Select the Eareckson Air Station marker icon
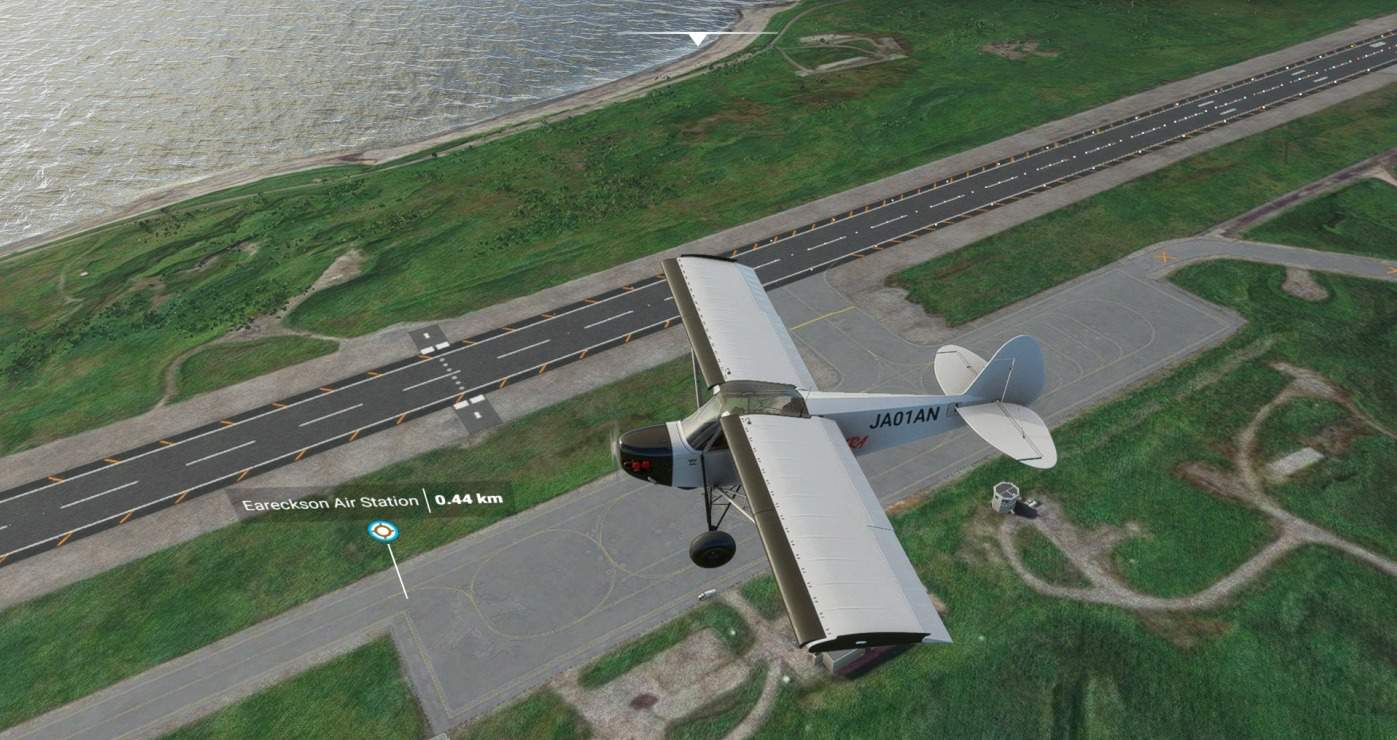Viewport: 1397px width, 740px height. 382,531
